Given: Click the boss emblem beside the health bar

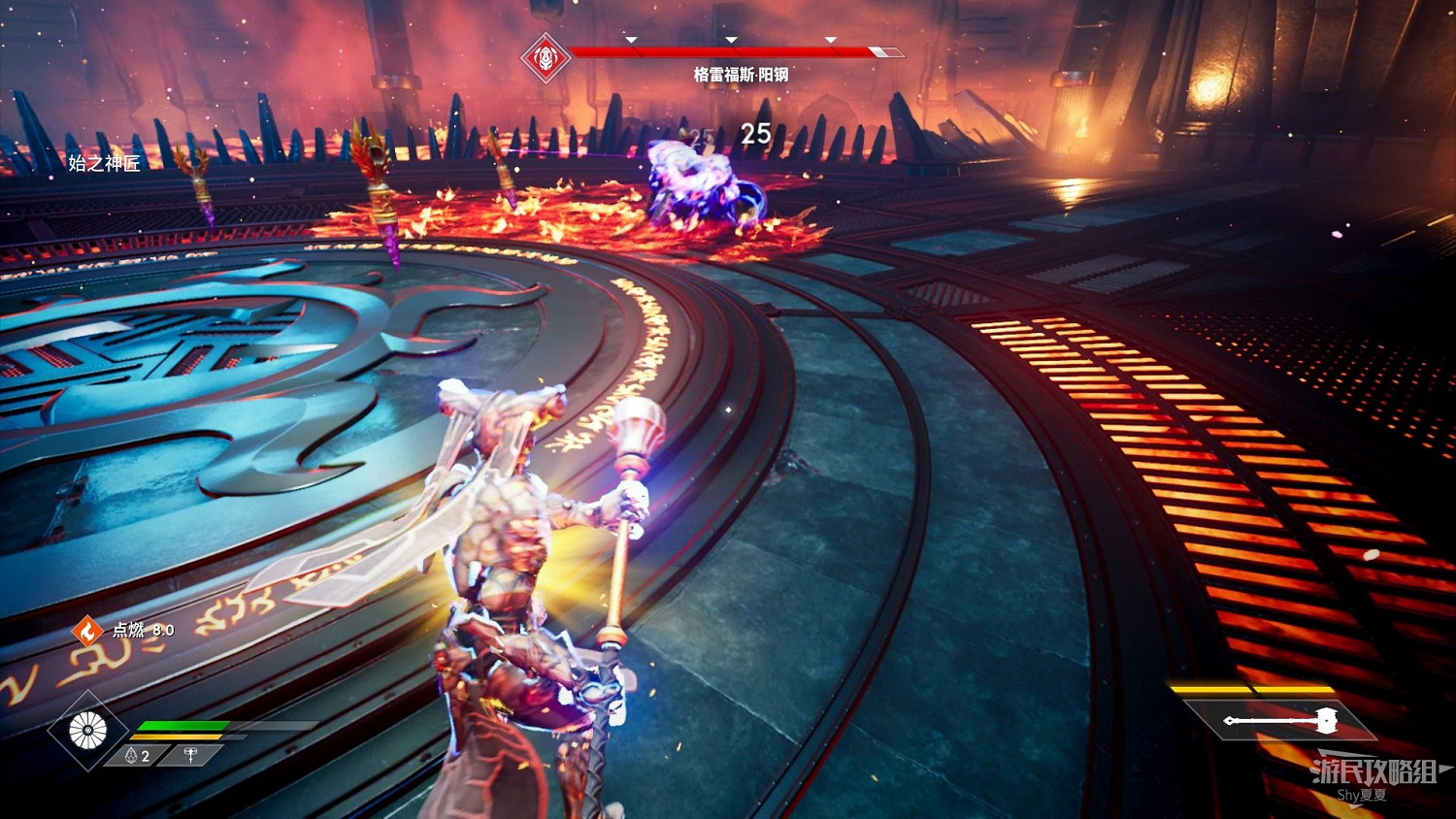Looking at the screenshot, I should 546,58.
